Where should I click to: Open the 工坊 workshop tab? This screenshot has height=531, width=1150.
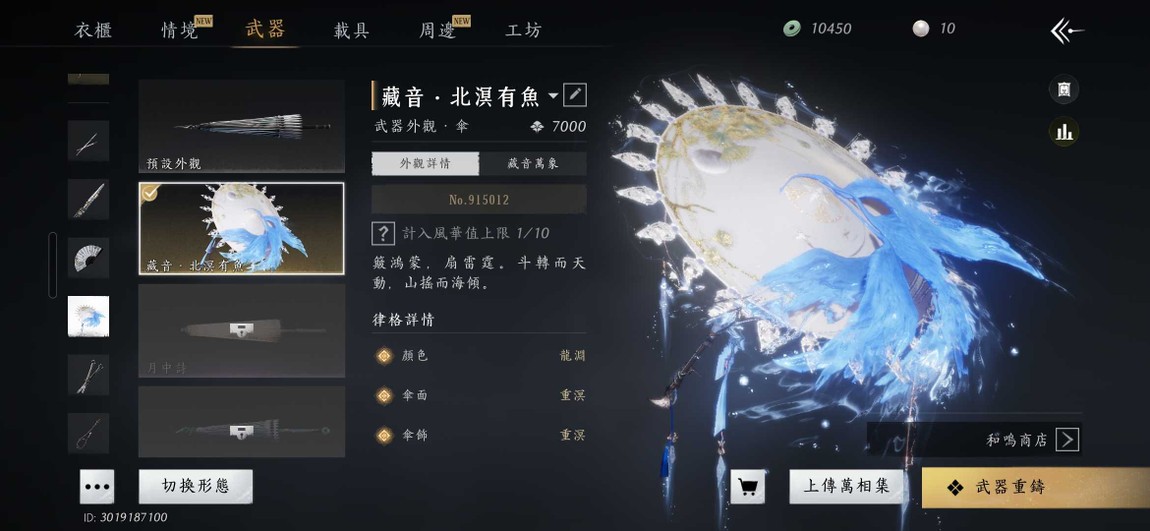pos(523,29)
